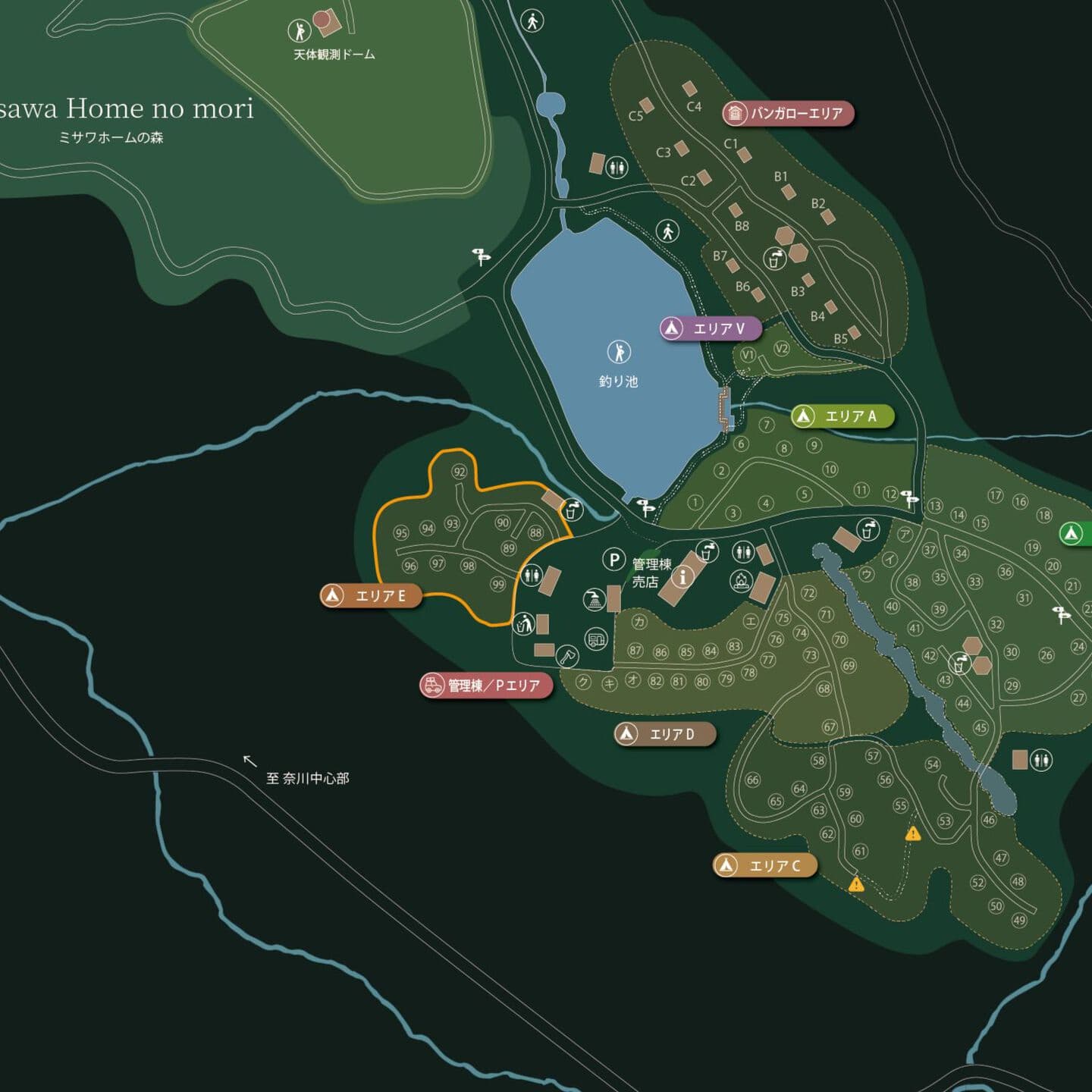
Task: Click the 釣り池 fishing pond marker
Action: (x=619, y=352)
